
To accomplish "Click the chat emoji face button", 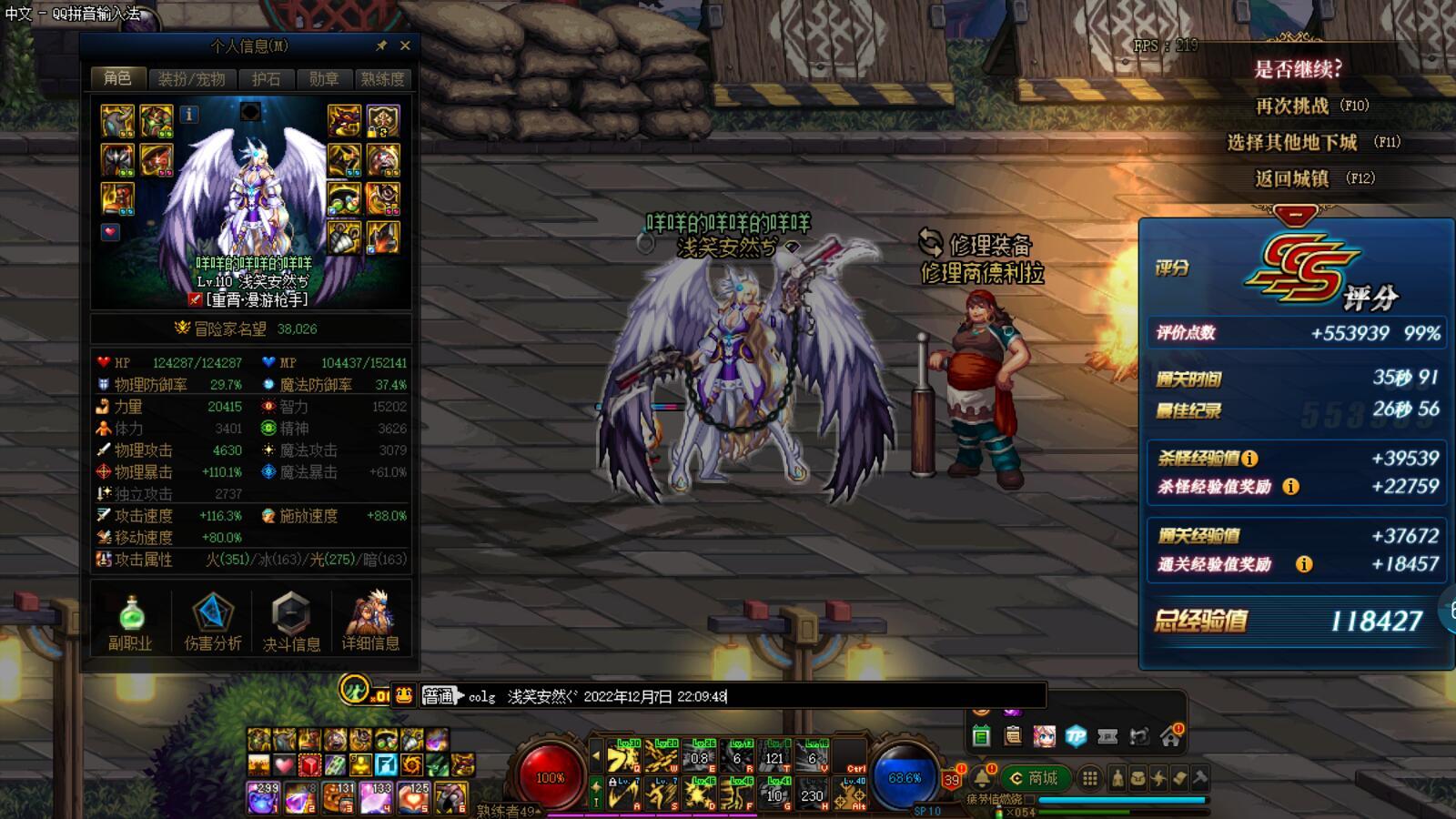I will [404, 696].
